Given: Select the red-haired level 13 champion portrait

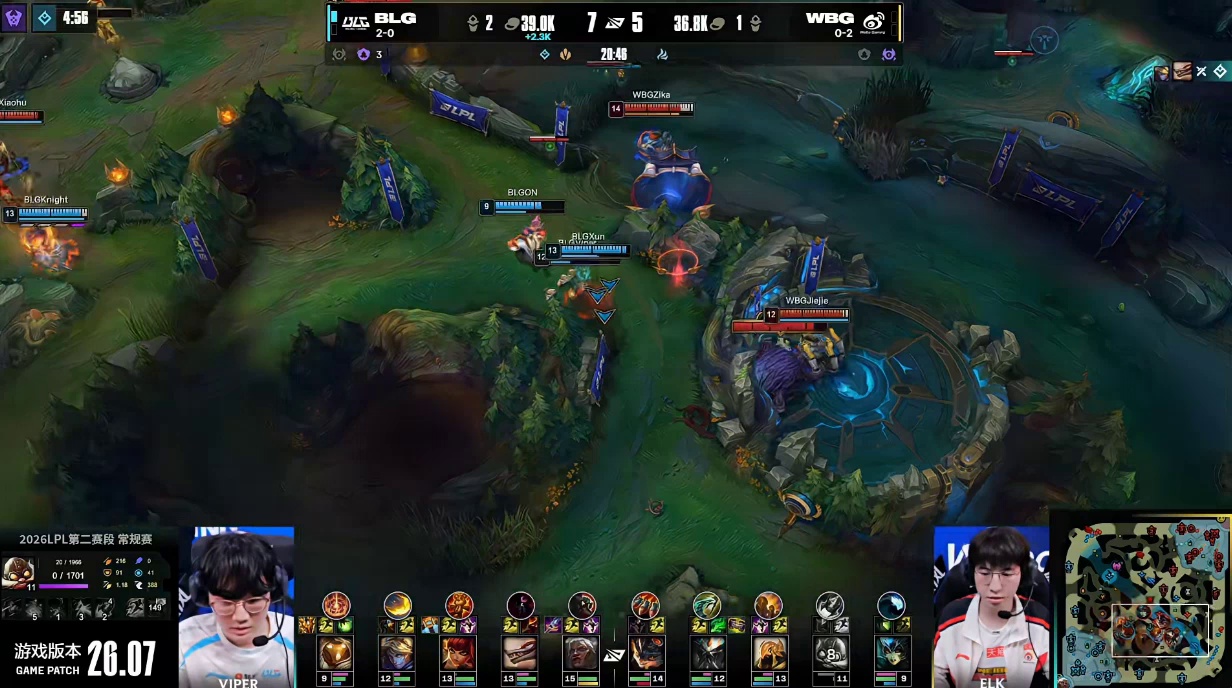Looking at the screenshot, I should (459, 653).
